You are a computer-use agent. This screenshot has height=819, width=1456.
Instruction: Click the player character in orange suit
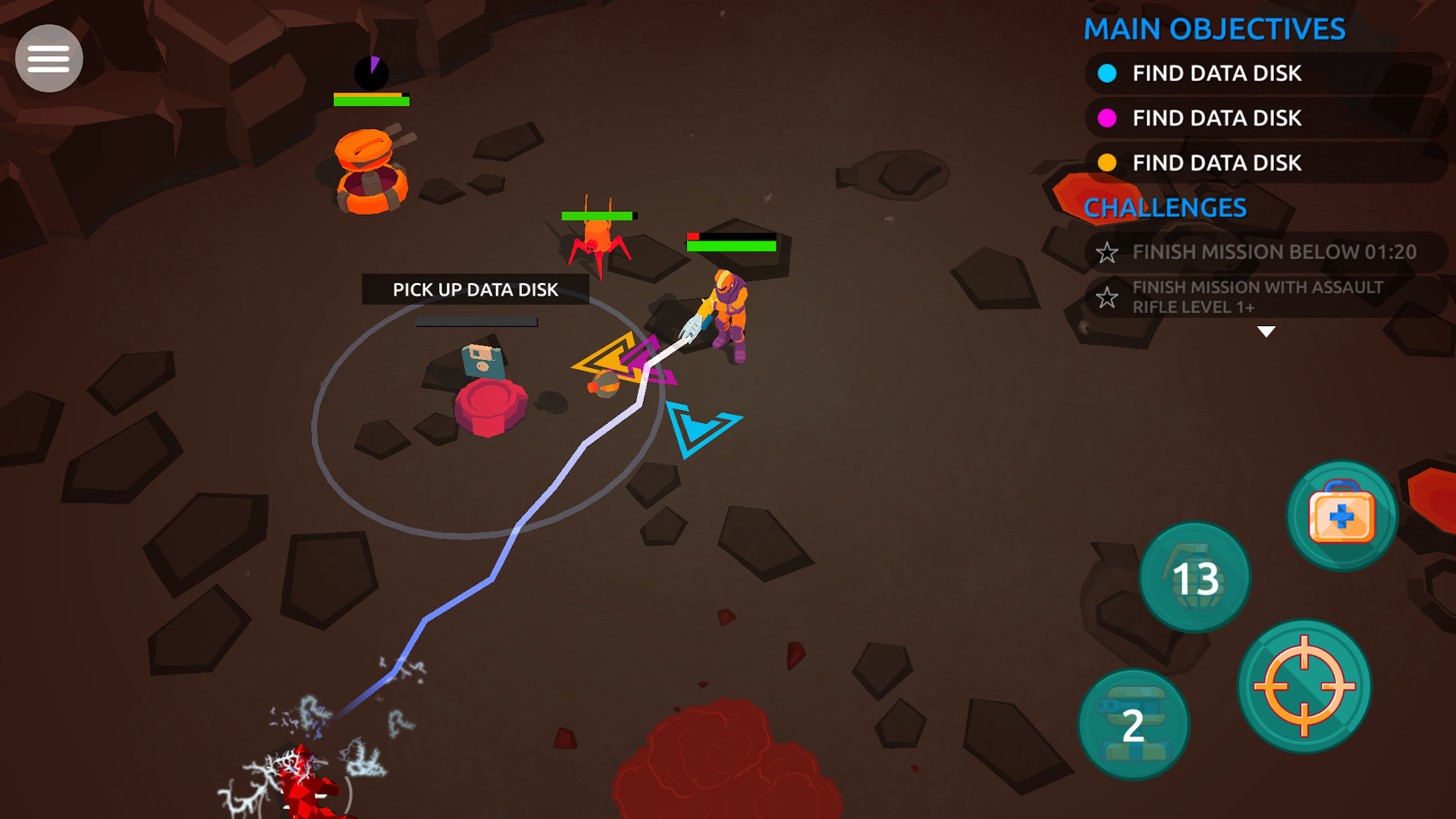tap(728, 311)
